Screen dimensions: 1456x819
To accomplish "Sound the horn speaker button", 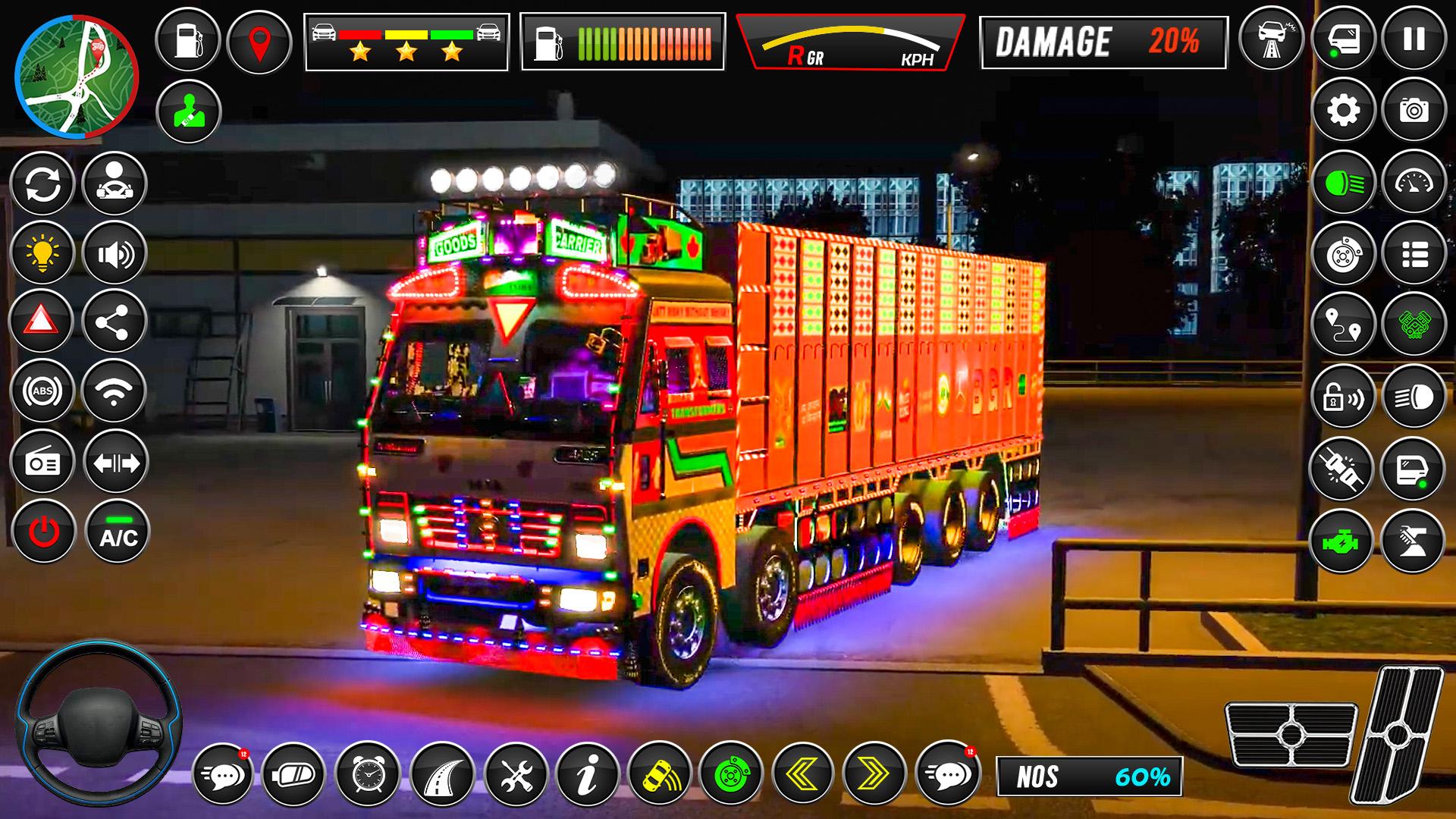I will click(115, 253).
